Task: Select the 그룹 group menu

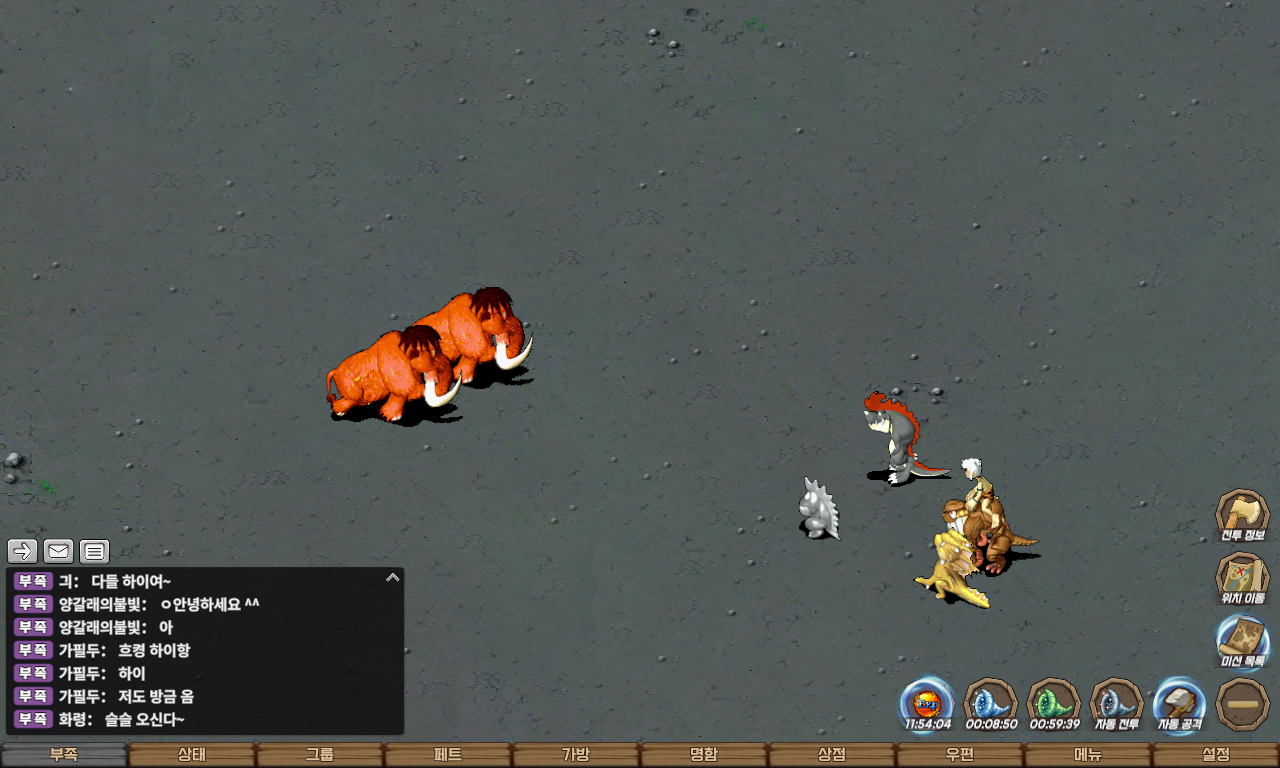Action: point(320,755)
